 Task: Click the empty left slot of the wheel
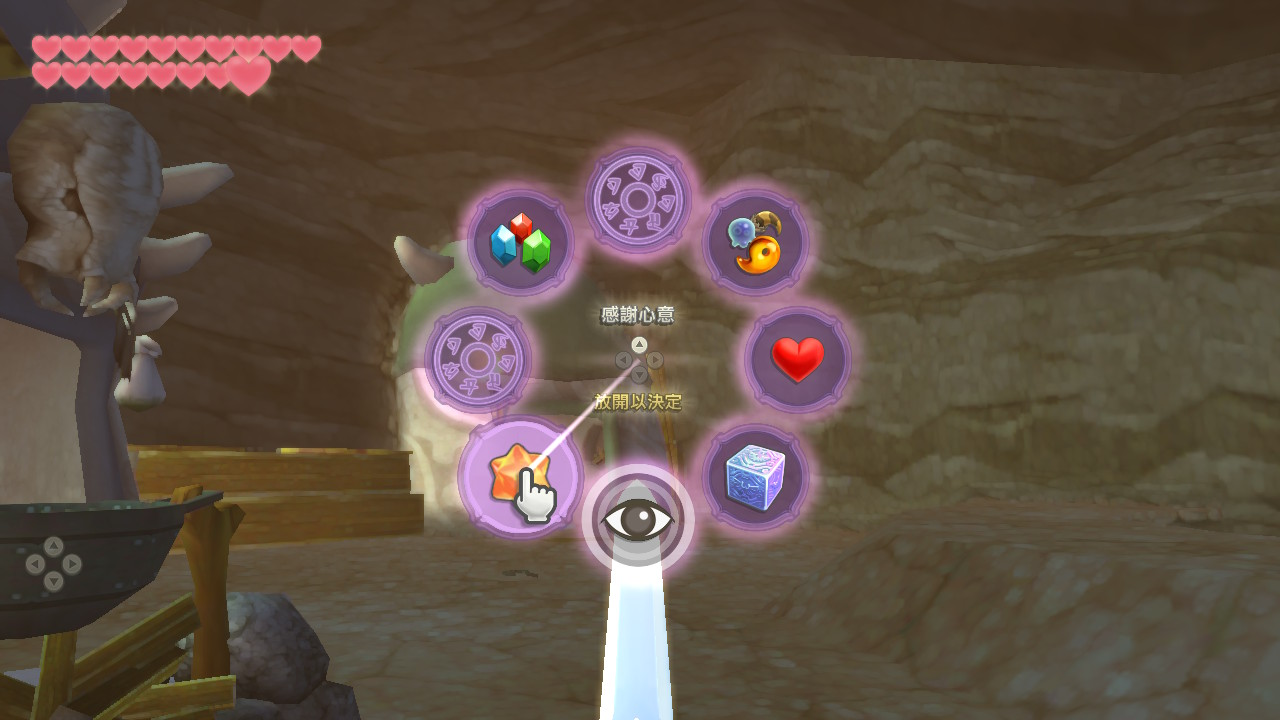pyautogui.click(x=480, y=360)
